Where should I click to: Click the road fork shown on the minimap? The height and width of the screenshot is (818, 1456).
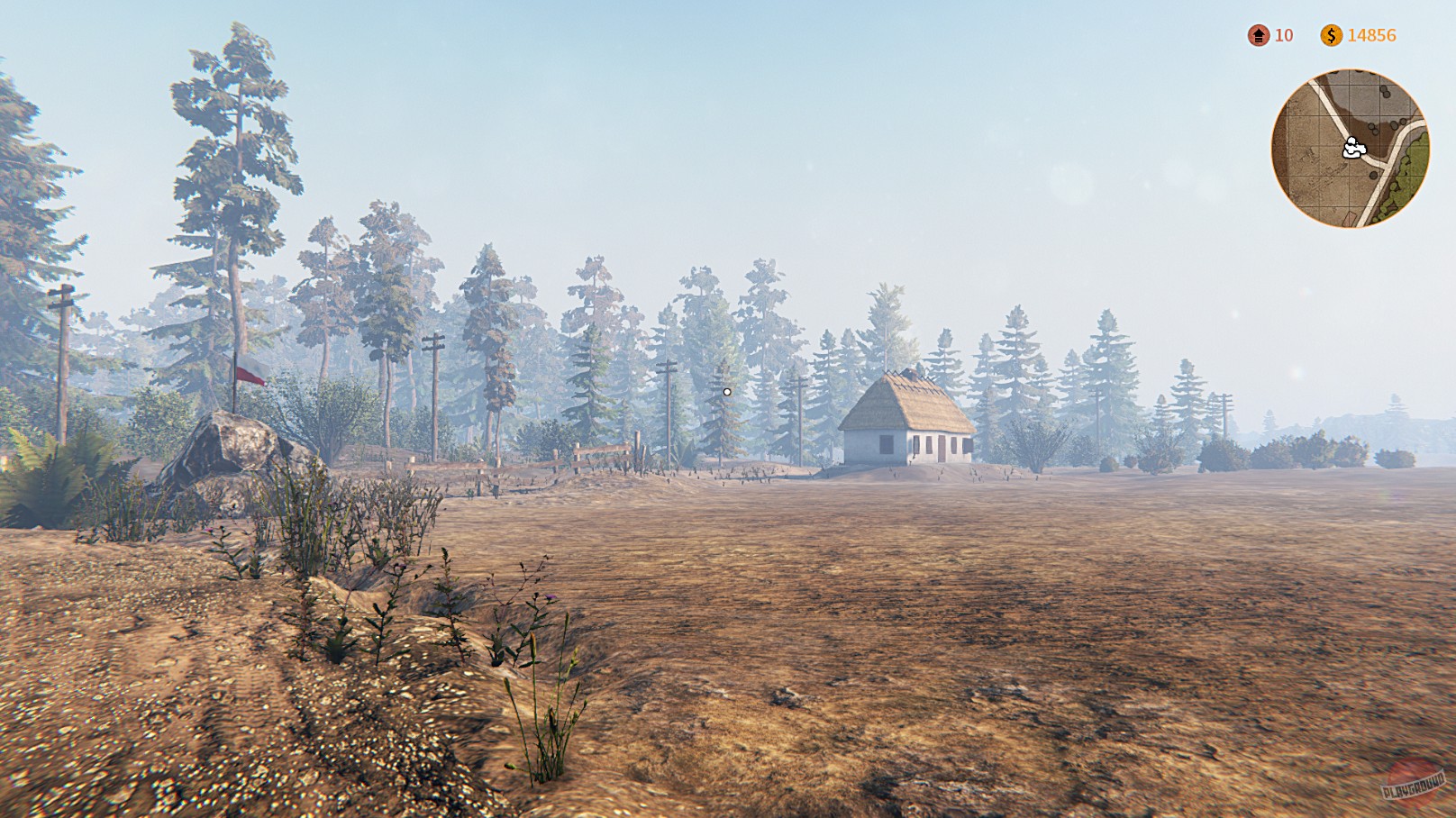[1386, 168]
